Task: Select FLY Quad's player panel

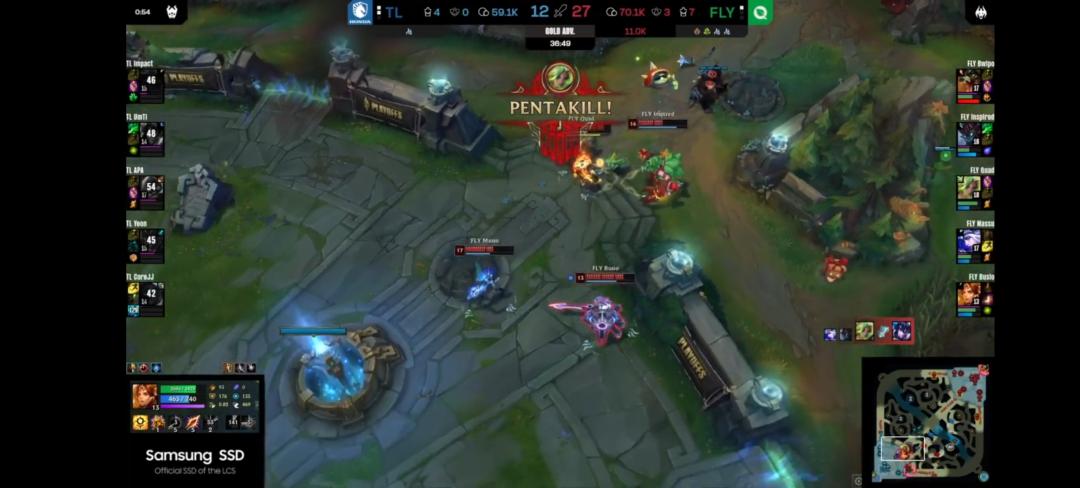Action: pyautogui.click(x=975, y=189)
